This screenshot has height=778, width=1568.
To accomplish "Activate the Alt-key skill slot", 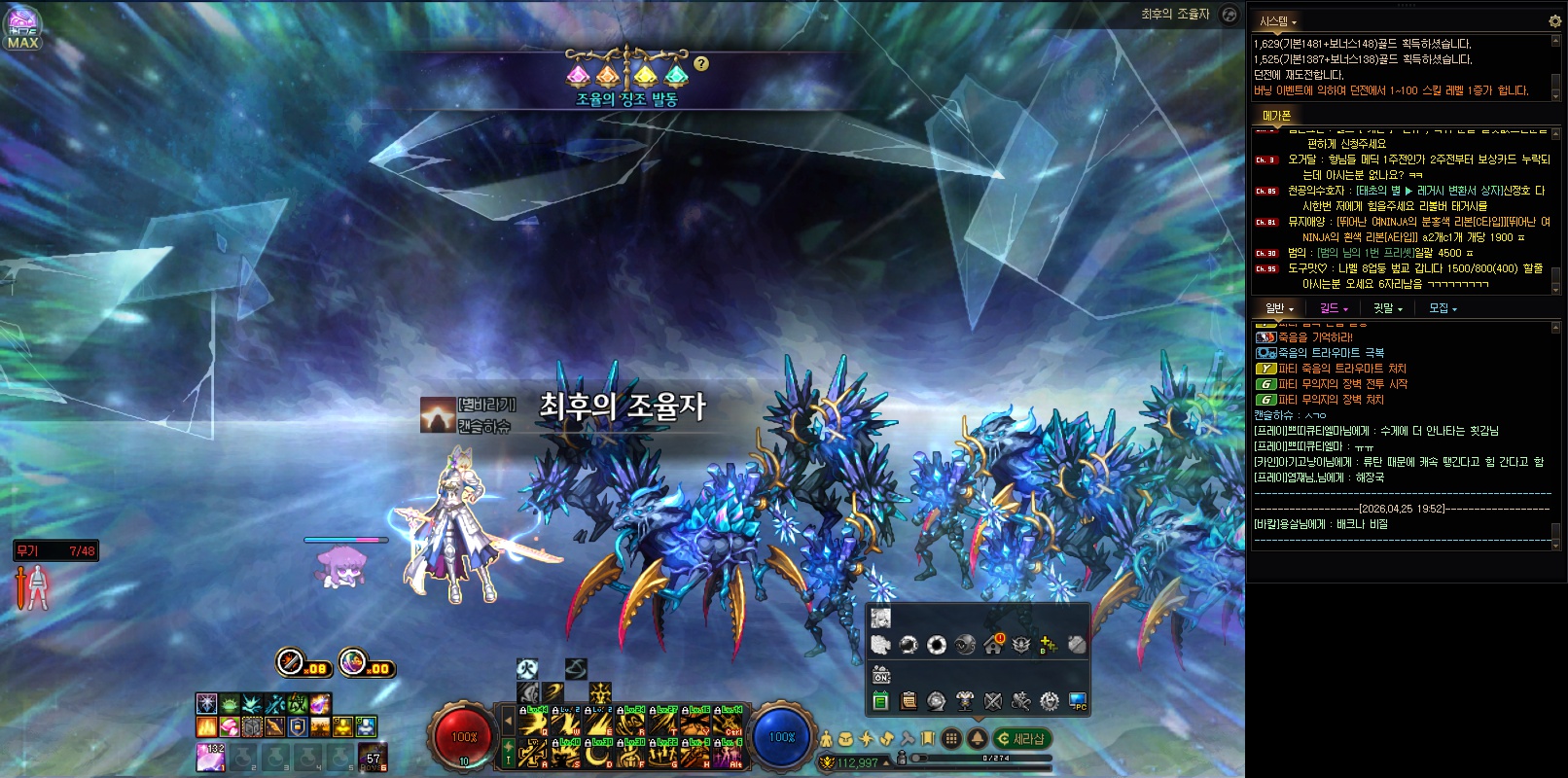I will pos(730,755).
